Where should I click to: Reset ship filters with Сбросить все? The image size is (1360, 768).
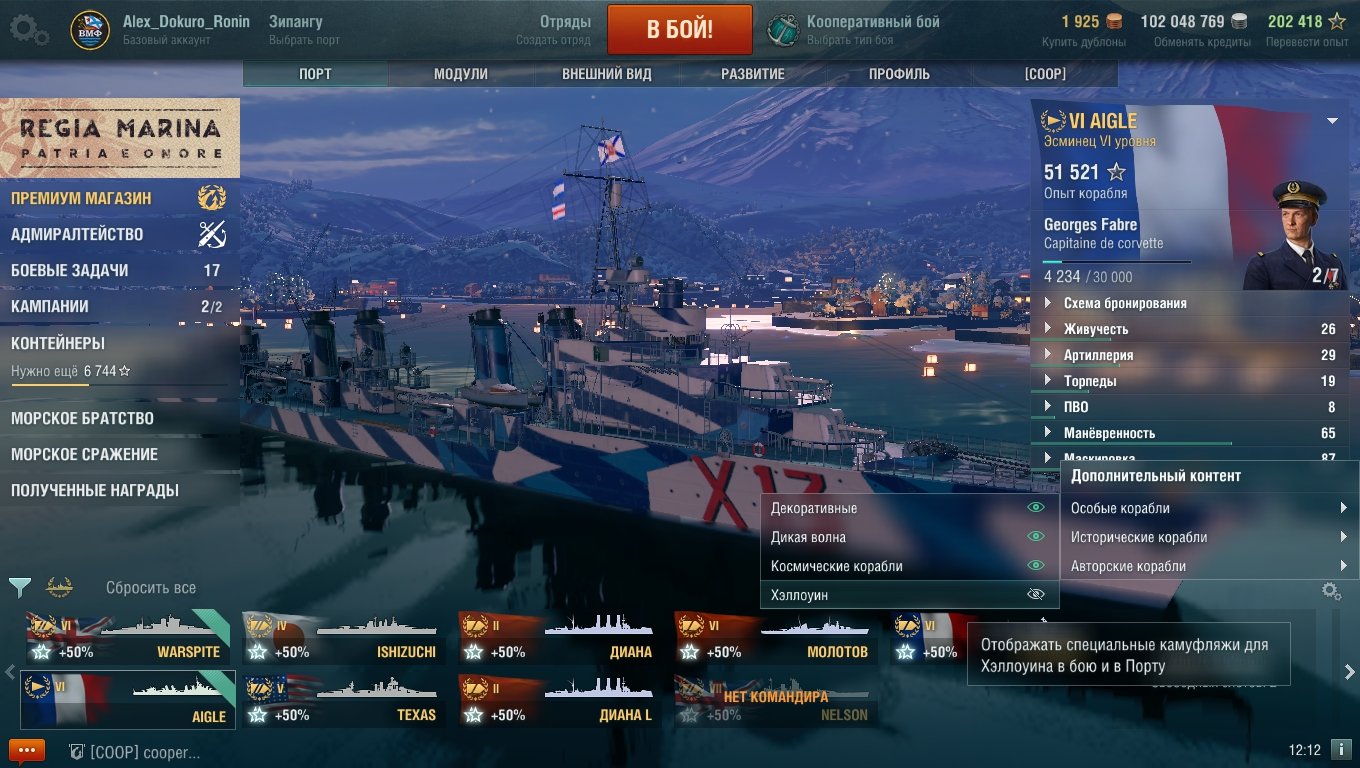pyautogui.click(x=151, y=588)
